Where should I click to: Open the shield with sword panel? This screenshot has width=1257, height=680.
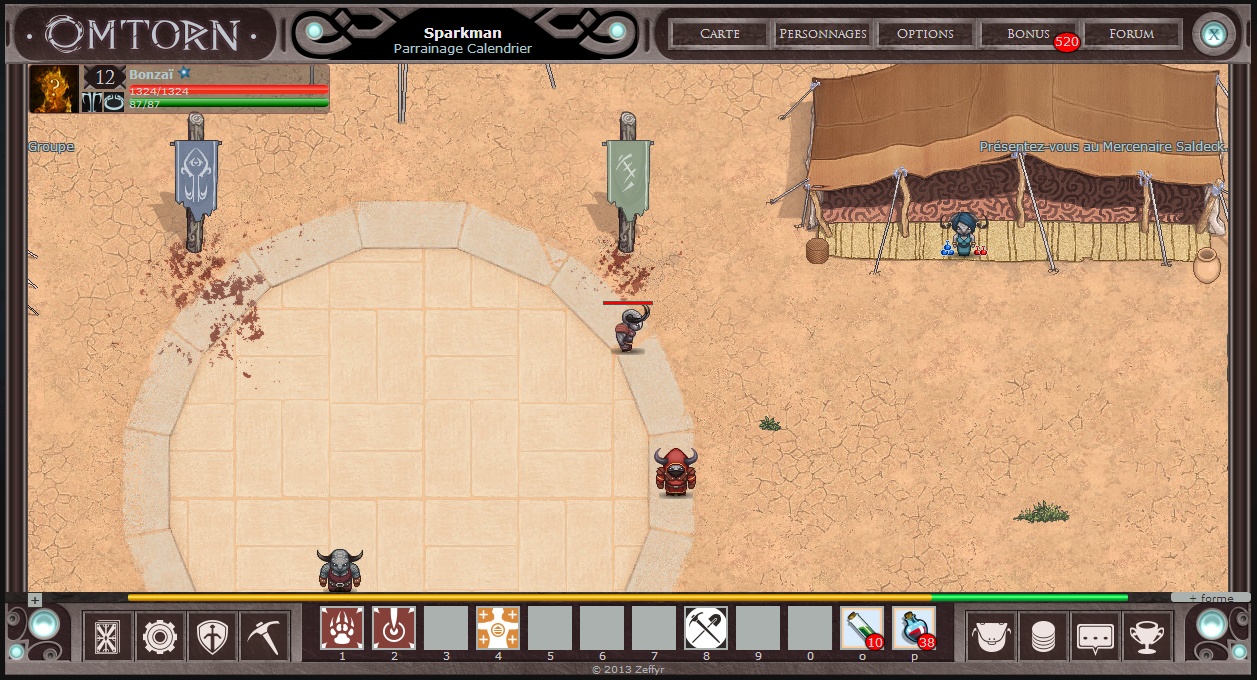coord(213,636)
